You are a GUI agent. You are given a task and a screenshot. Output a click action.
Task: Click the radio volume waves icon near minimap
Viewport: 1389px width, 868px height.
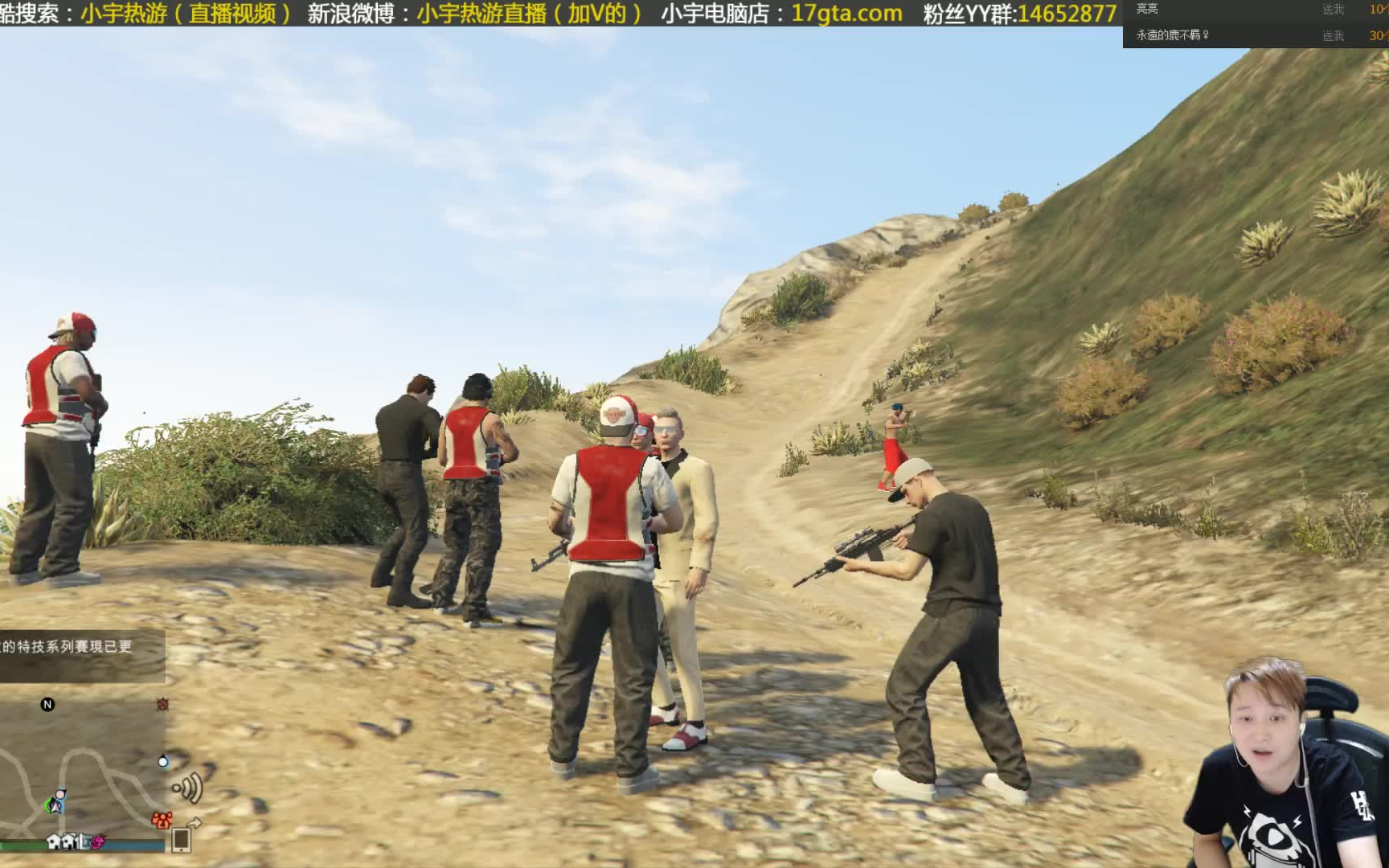tap(187, 786)
